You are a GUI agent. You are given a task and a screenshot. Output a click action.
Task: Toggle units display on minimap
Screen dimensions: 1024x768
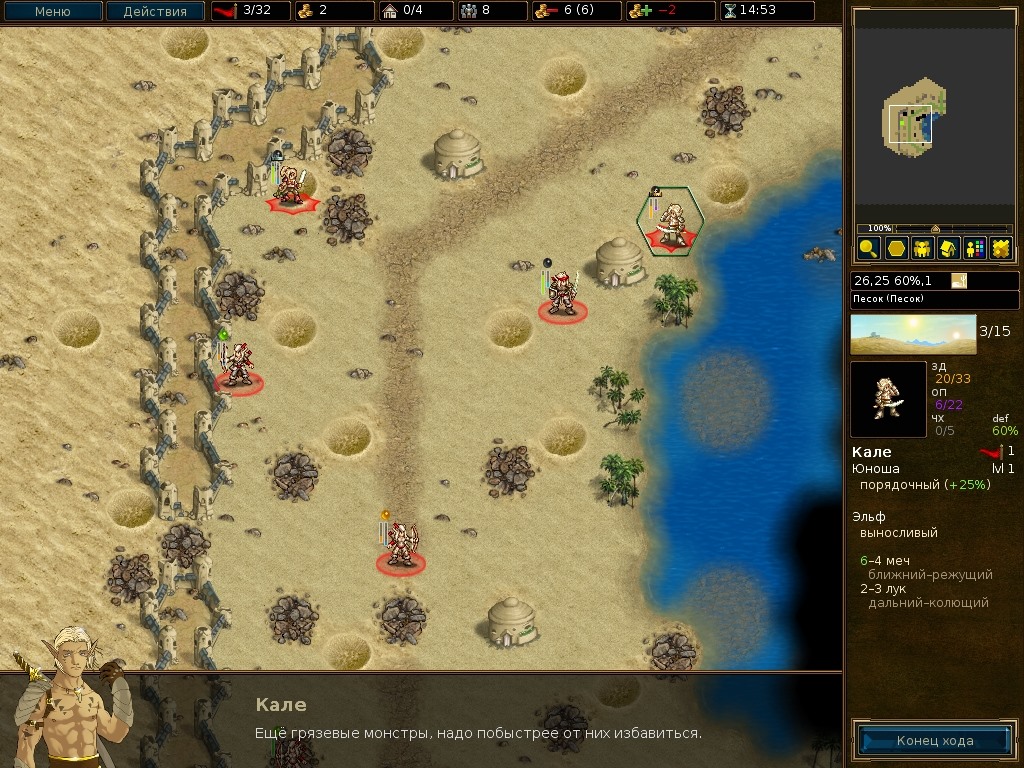921,249
